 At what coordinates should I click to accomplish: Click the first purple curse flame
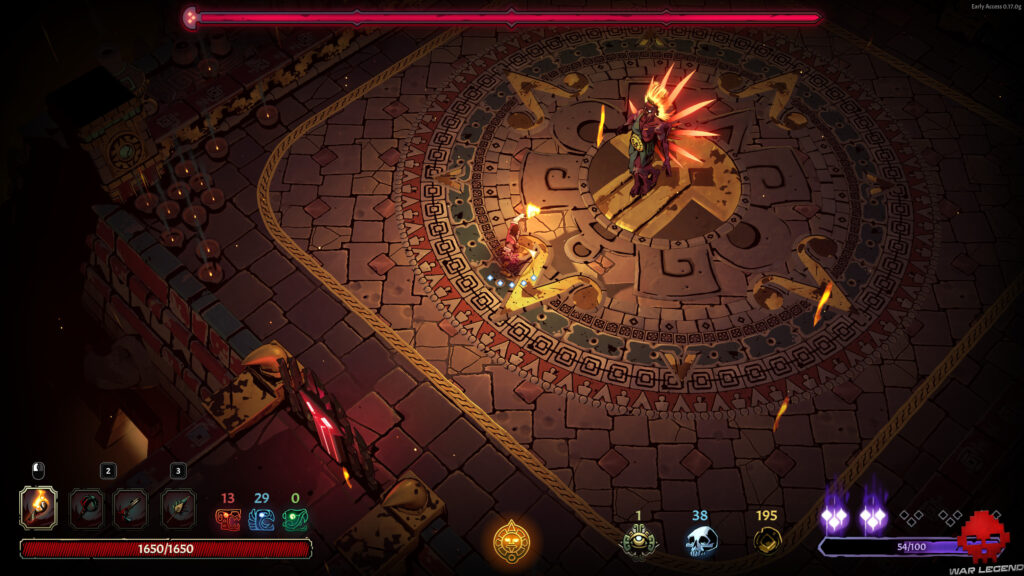tap(834, 514)
